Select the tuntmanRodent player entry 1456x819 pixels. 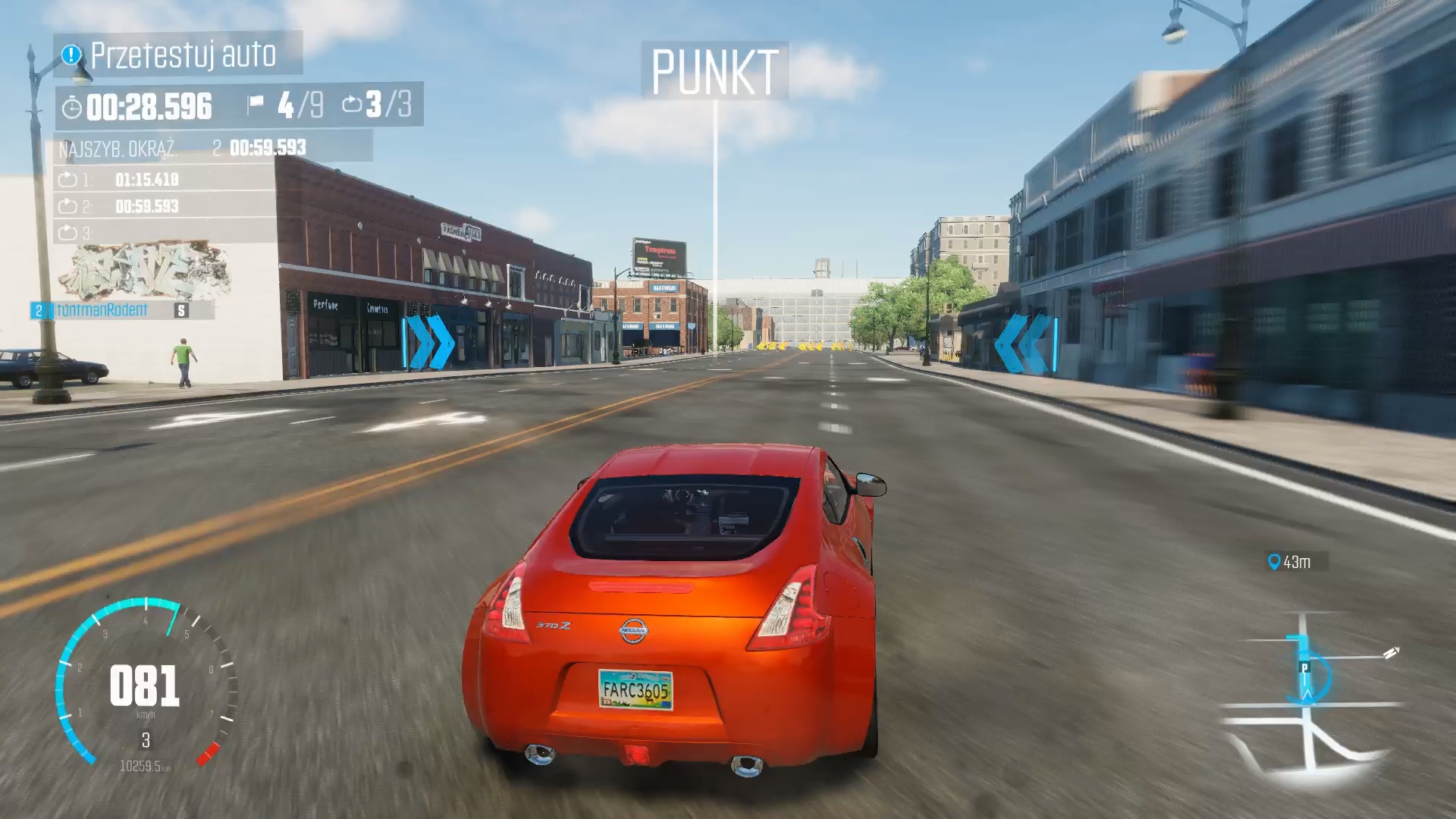pyautogui.click(x=102, y=310)
